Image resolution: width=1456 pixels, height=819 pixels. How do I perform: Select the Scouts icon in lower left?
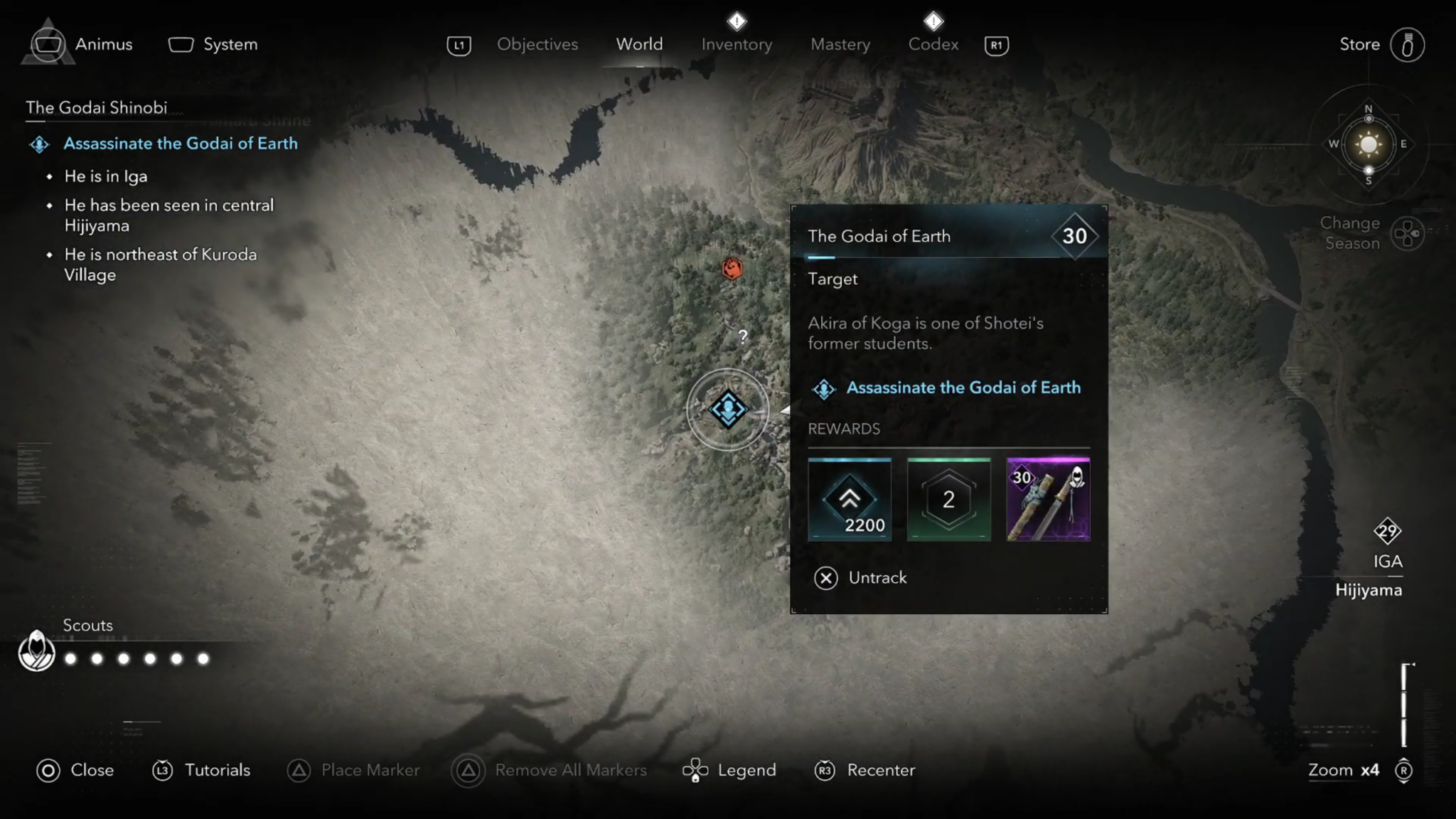pos(36,651)
